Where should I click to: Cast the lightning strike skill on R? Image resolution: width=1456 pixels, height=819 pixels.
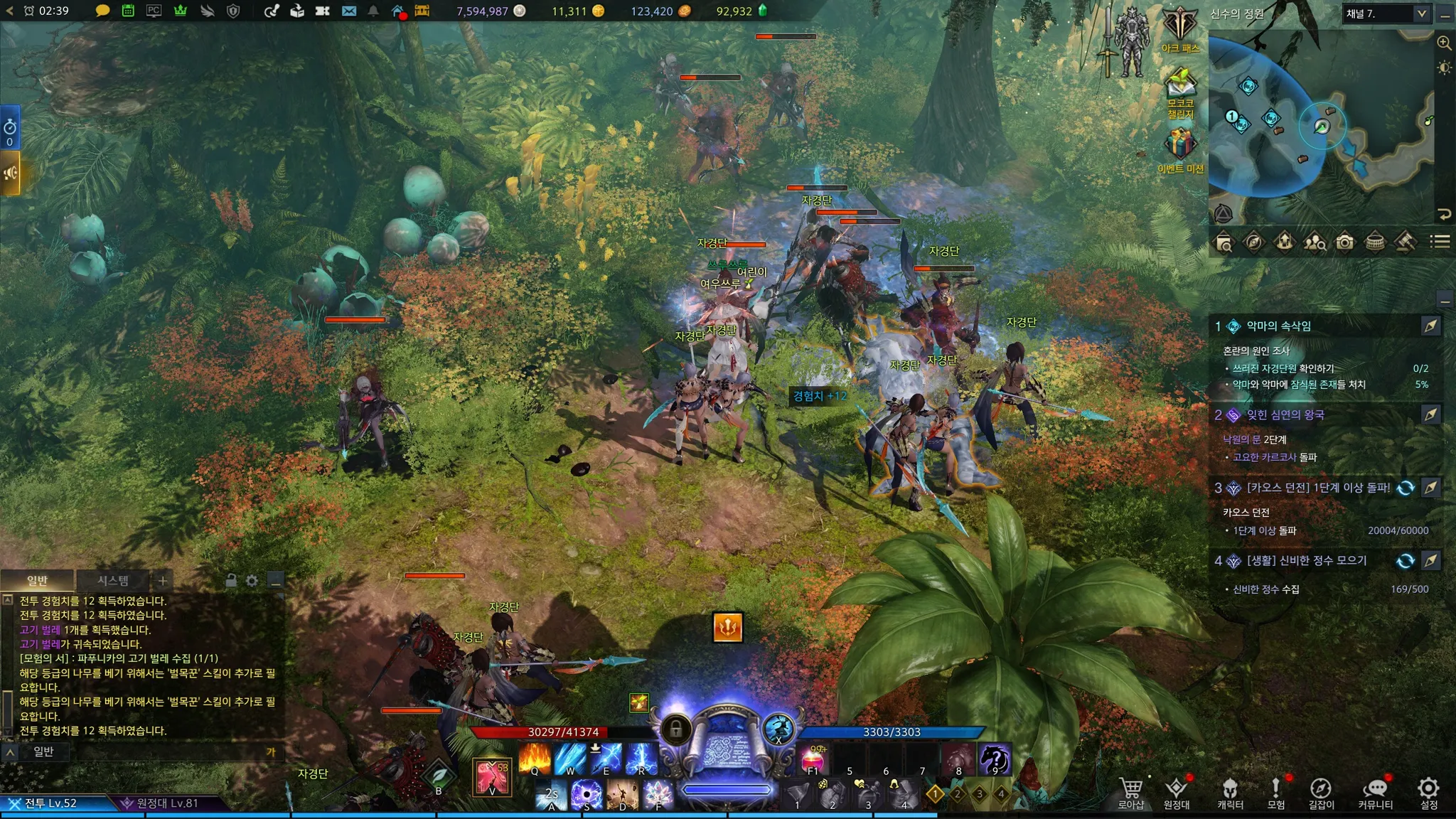(x=641, y=759)
